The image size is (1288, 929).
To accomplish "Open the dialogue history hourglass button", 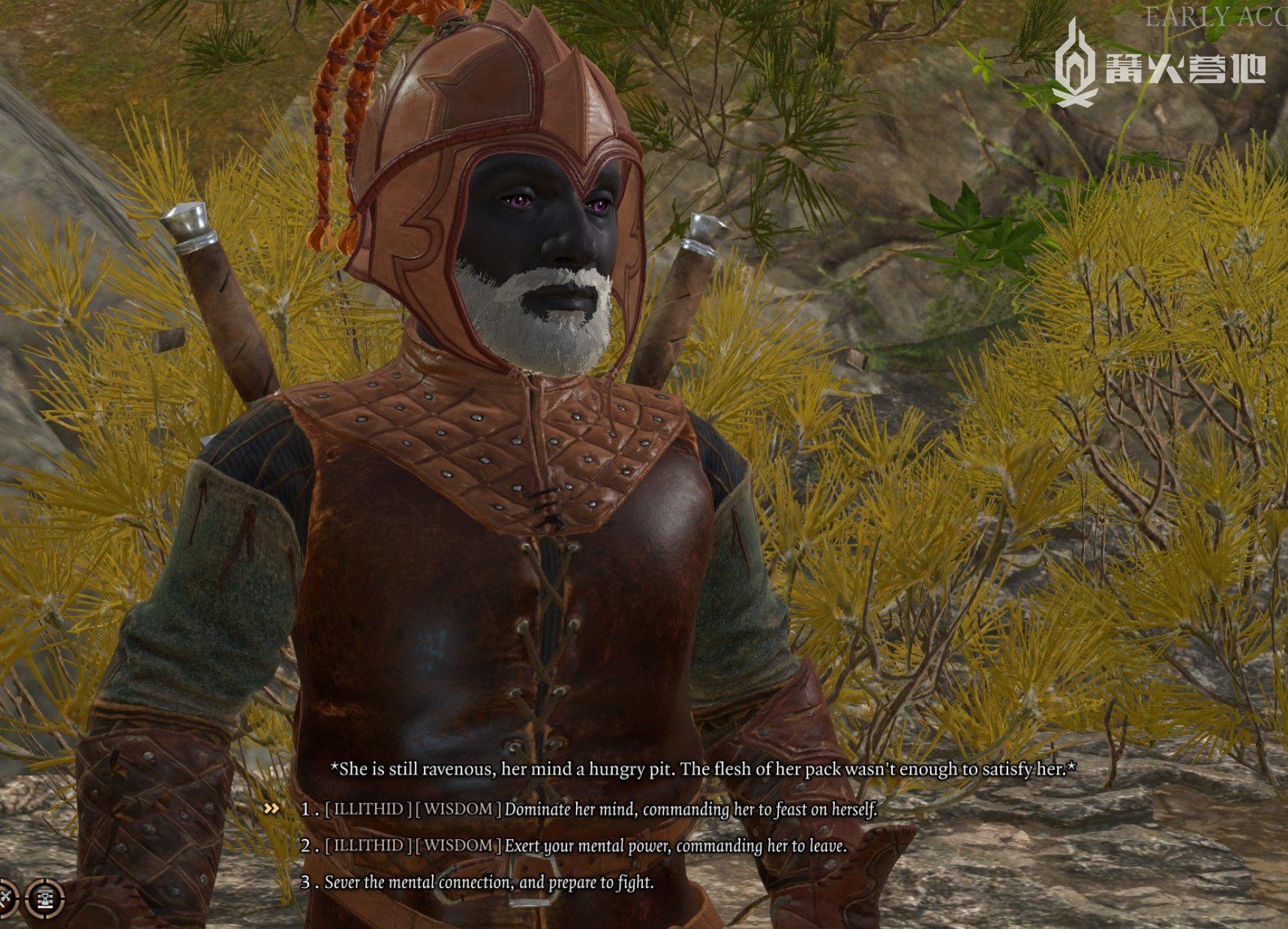I will (x=45, y=898).
